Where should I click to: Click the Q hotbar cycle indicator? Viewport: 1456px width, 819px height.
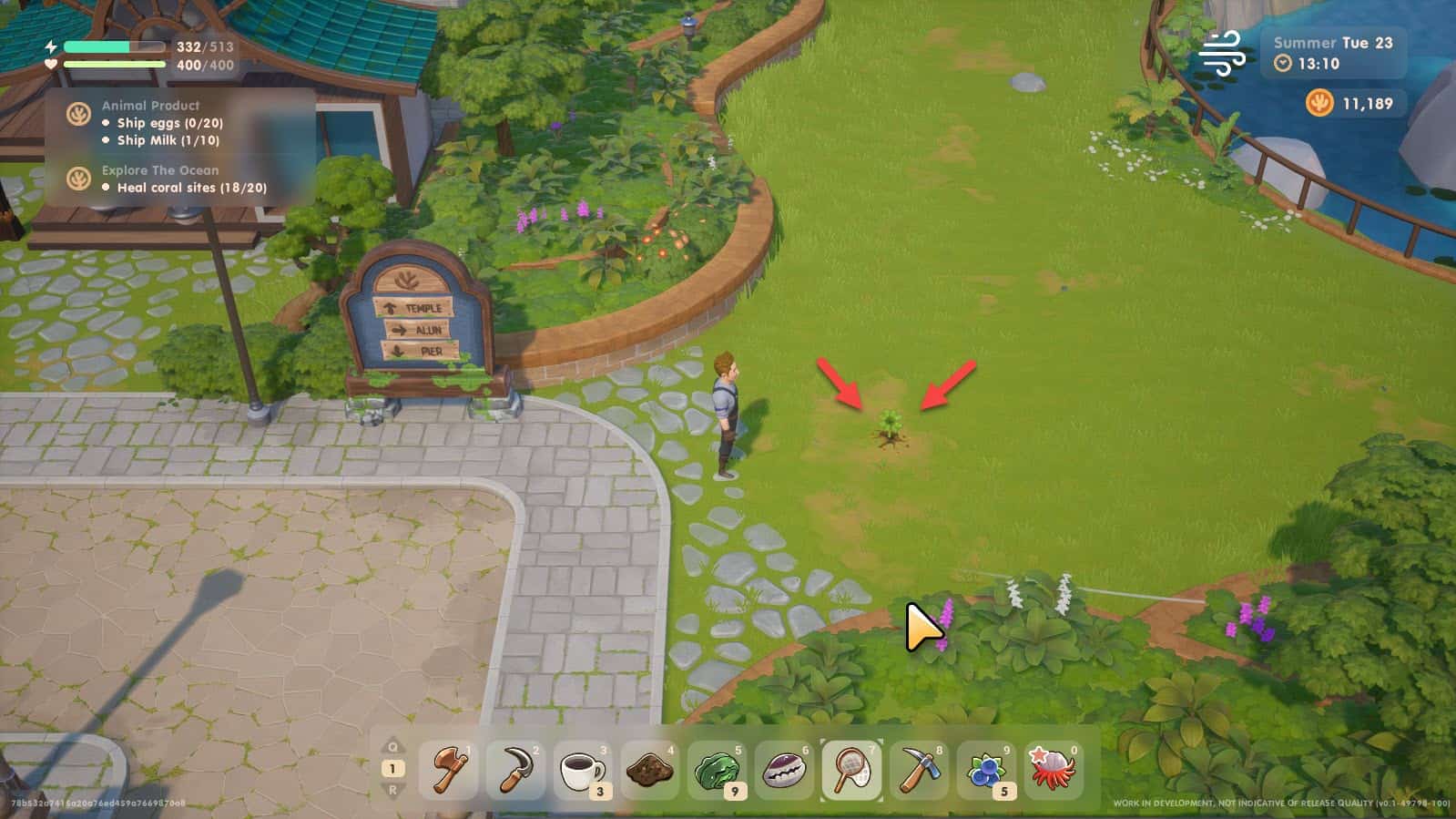[392, 747]
